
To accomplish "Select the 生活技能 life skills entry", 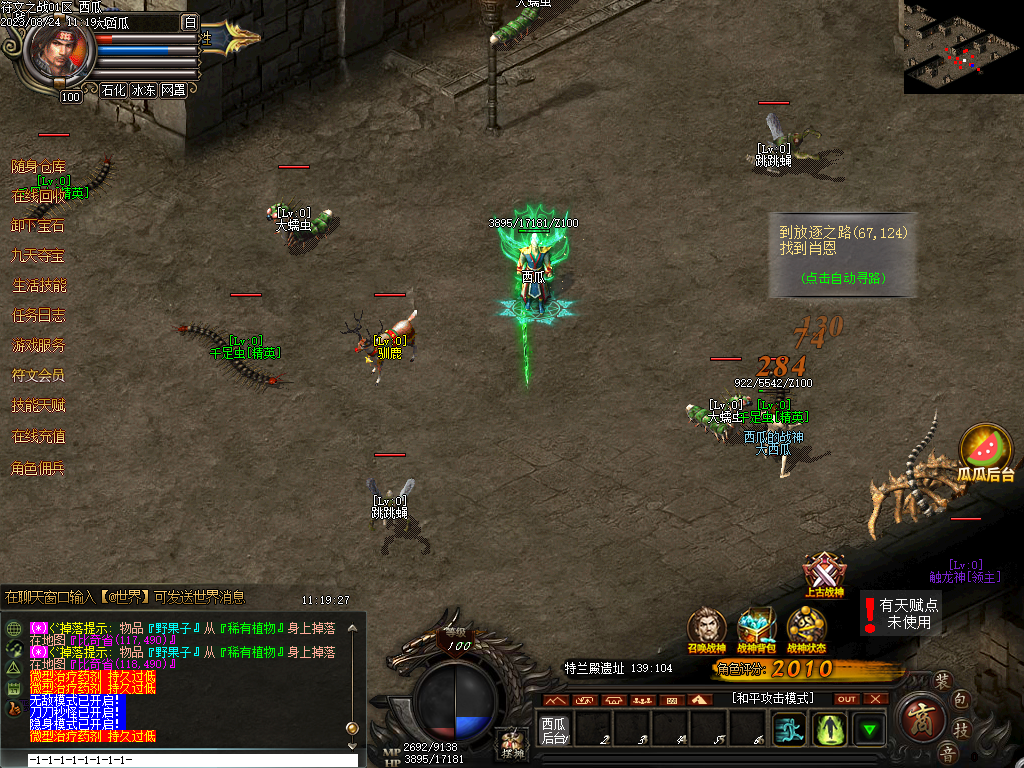I will tap(38, 286).
